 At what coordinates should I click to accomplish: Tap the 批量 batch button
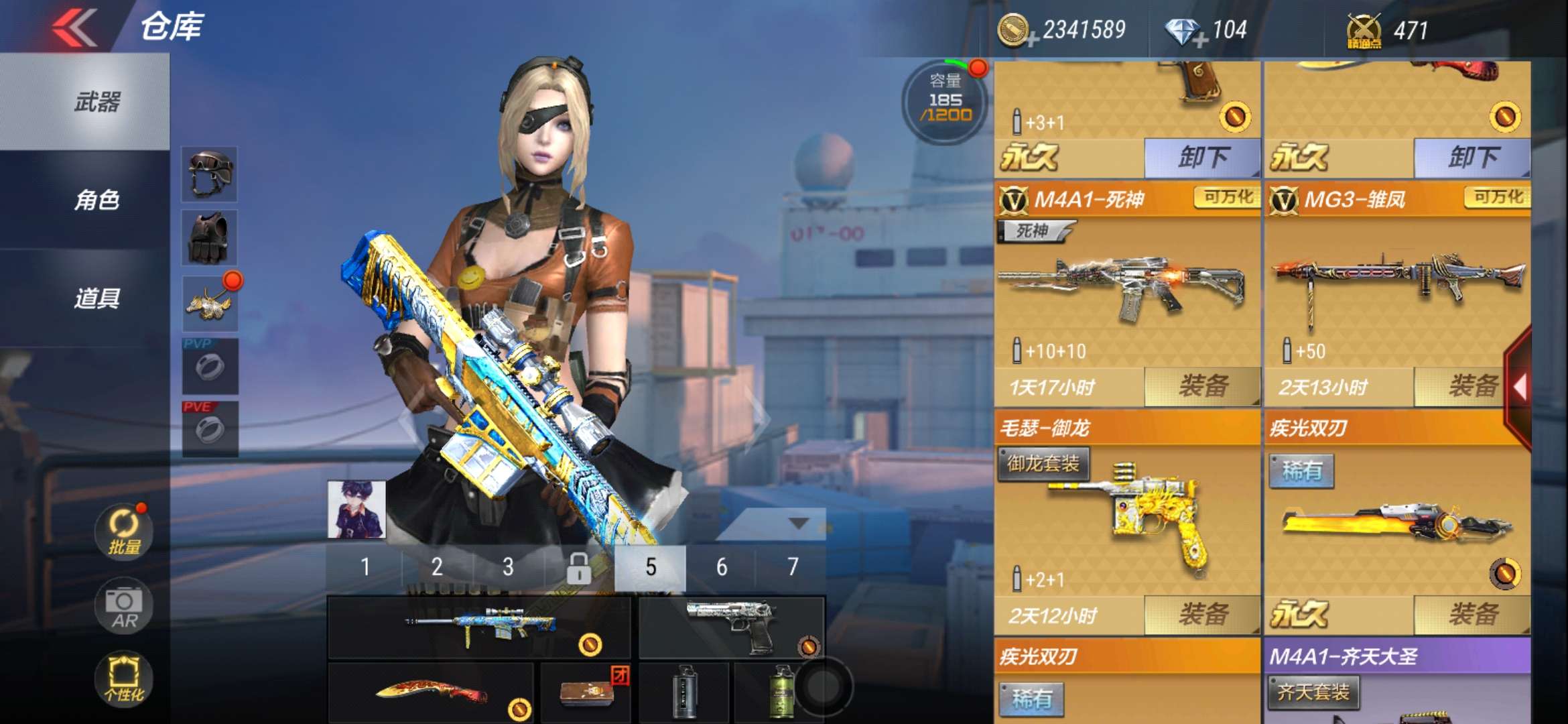124,532
